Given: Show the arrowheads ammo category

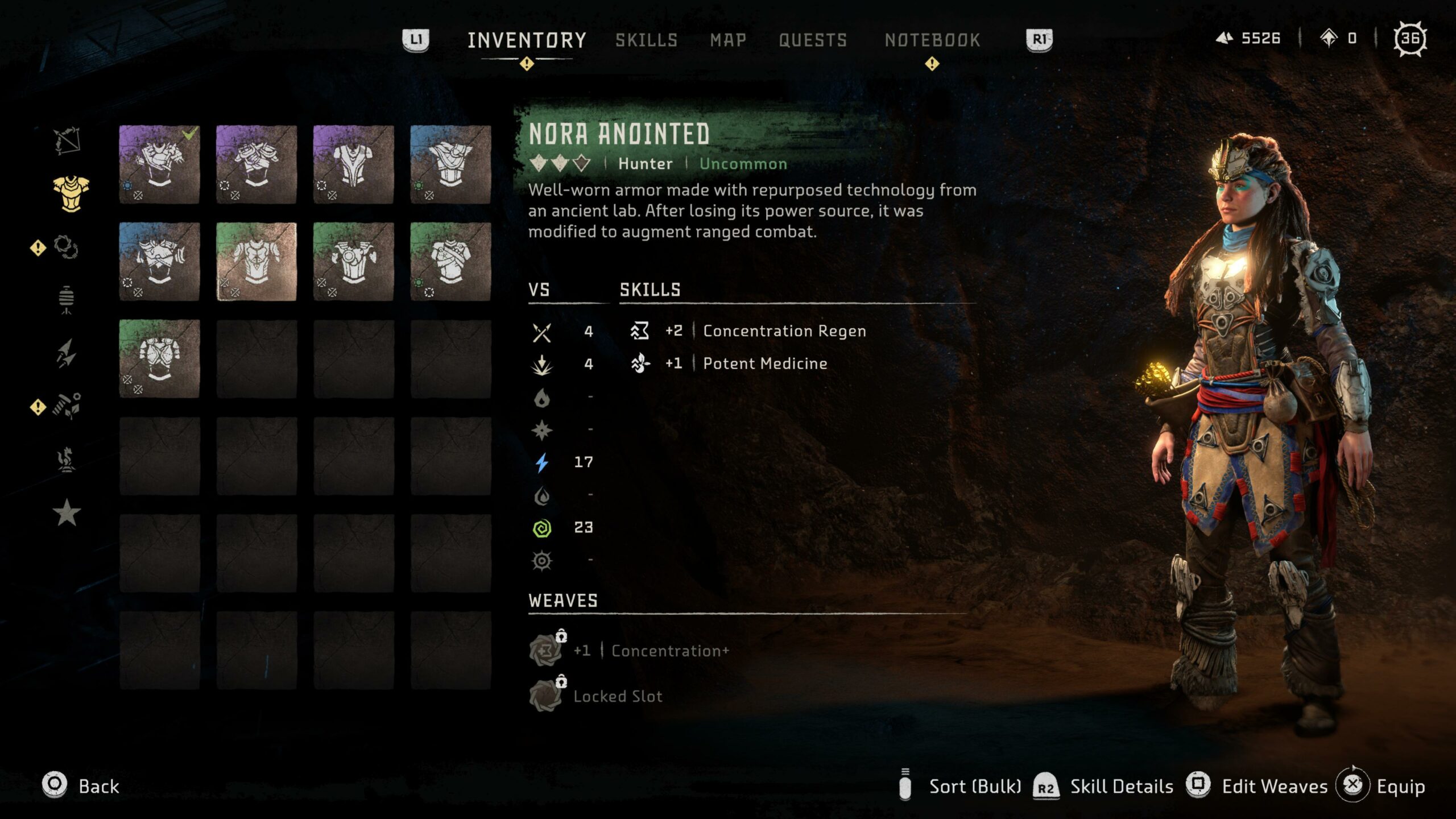Looking at the screenshot, I should click(x=67, y=353).
